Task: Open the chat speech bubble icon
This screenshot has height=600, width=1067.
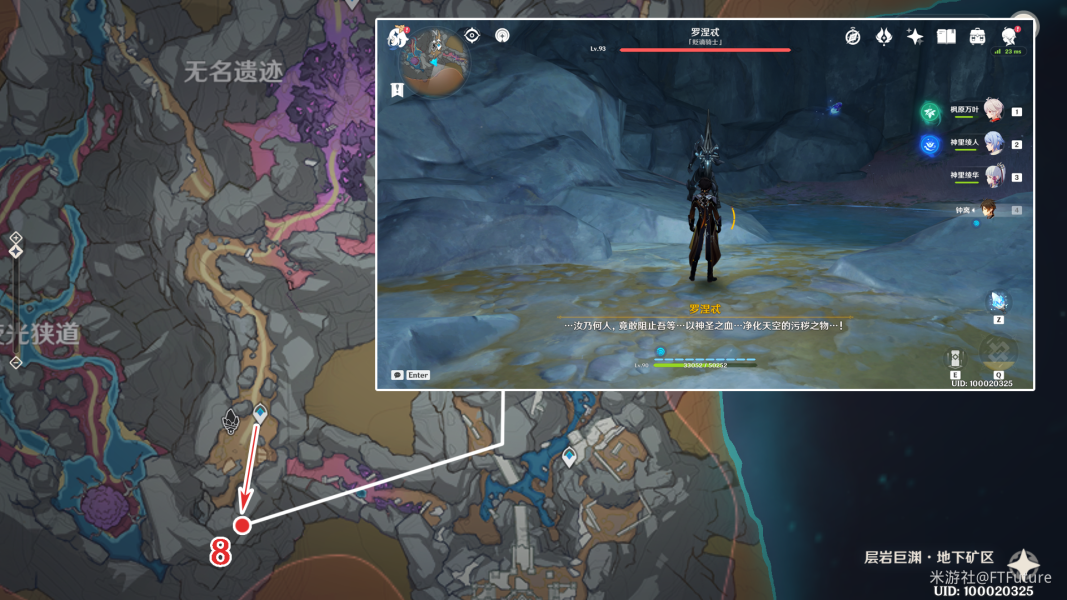Action: [x=397, y=375]
